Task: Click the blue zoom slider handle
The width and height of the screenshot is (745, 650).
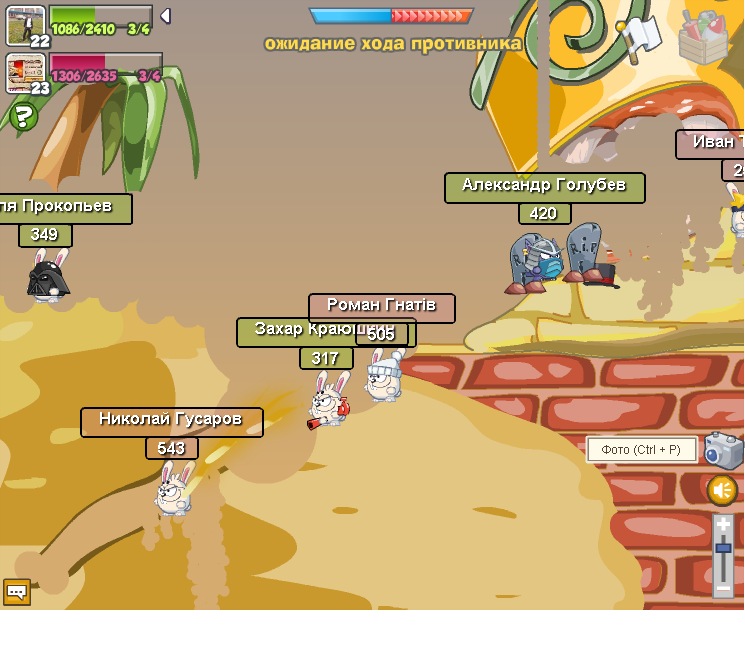Action: coord(723,547)
